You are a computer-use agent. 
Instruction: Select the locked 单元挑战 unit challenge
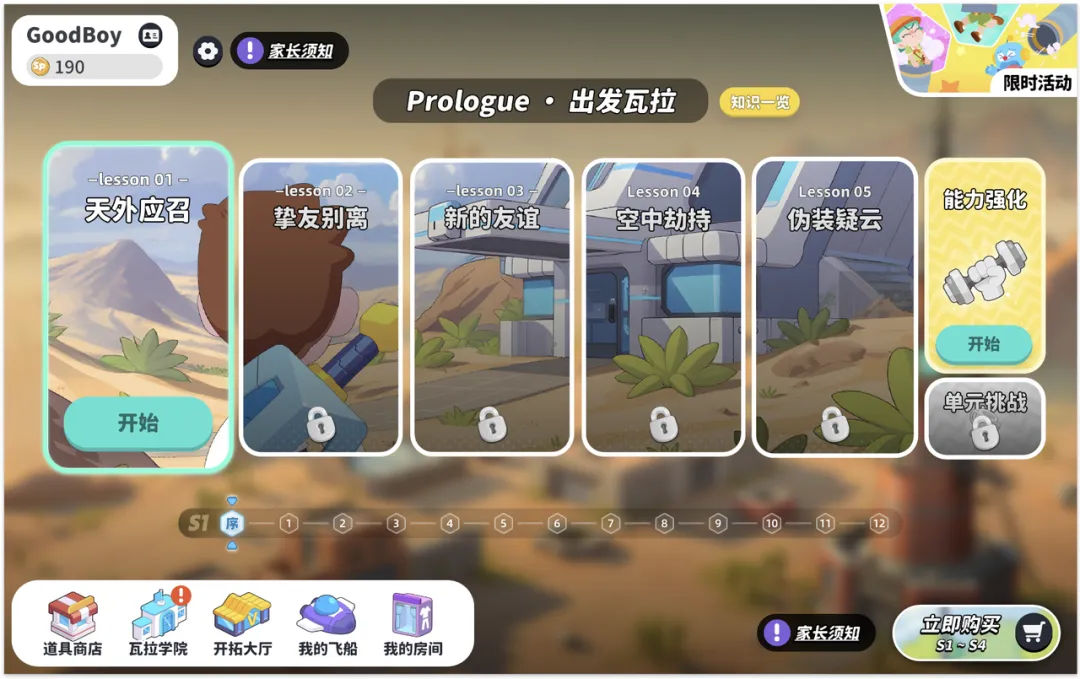984,419
